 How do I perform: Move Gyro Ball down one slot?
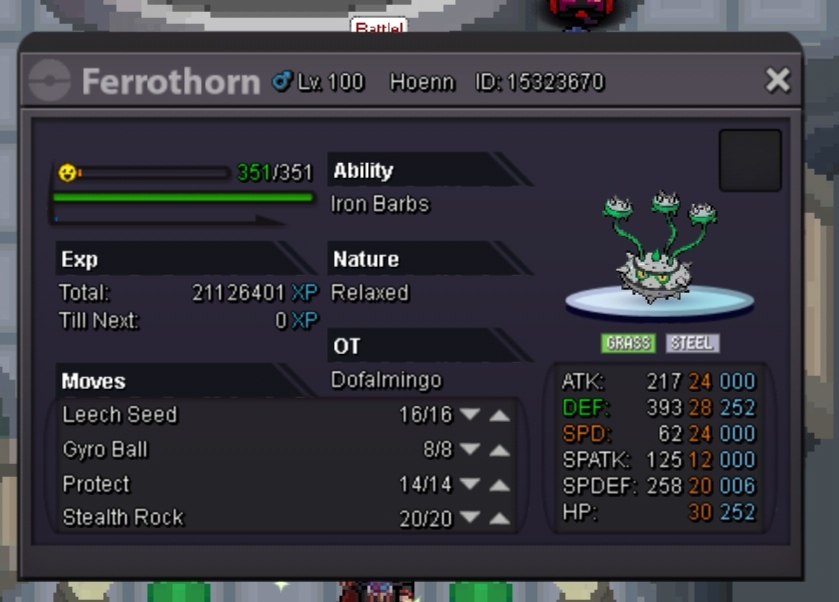[470, 450]
